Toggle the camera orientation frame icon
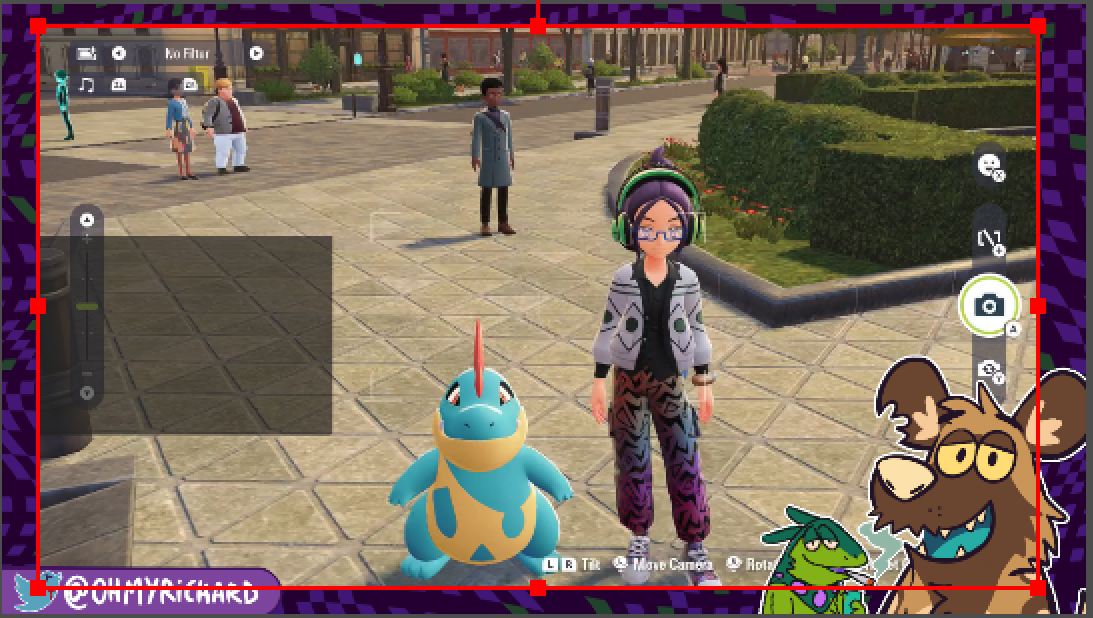Image resolution: width=1093 pixels, height=618 pixels. pyautogui.click(x=989, y=240)
